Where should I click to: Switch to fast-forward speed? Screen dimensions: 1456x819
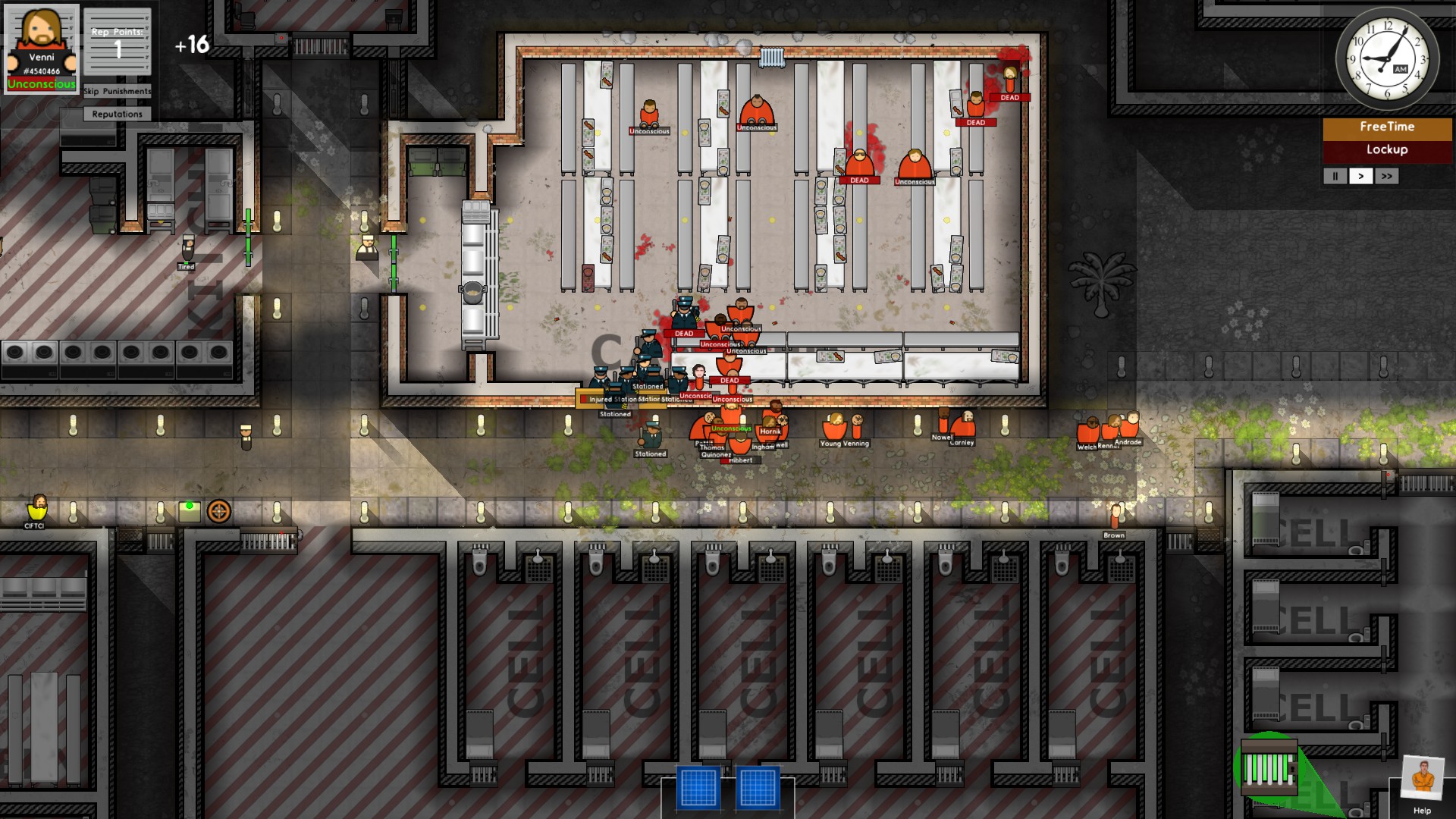[x=1387, y=176]
